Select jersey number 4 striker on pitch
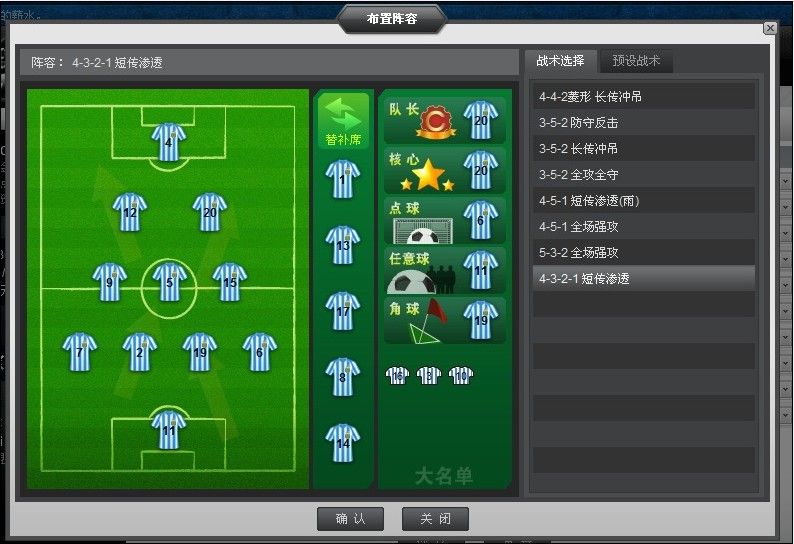Image resolution: width=794 pixels, height=544 pixels. click(169, 142)
